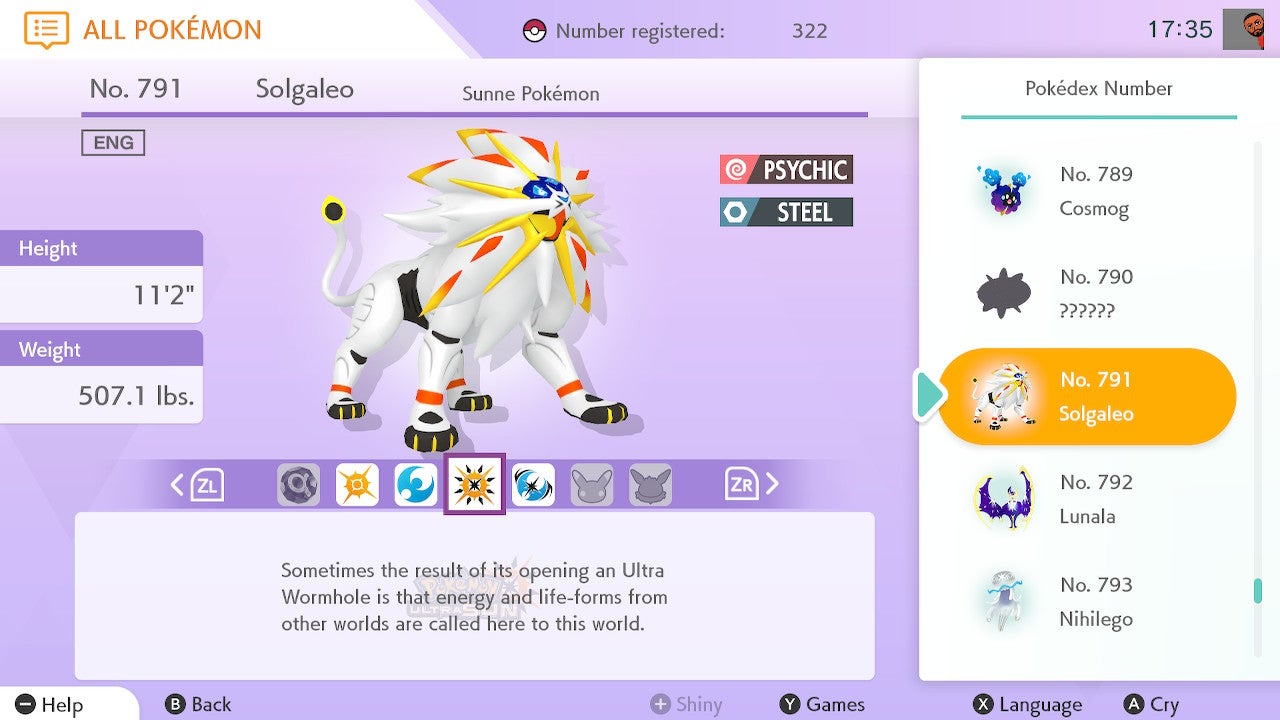Select the Lunala No. 792 list entry
Viewport: 1280px width, 720px height.
coord(1085,499)
